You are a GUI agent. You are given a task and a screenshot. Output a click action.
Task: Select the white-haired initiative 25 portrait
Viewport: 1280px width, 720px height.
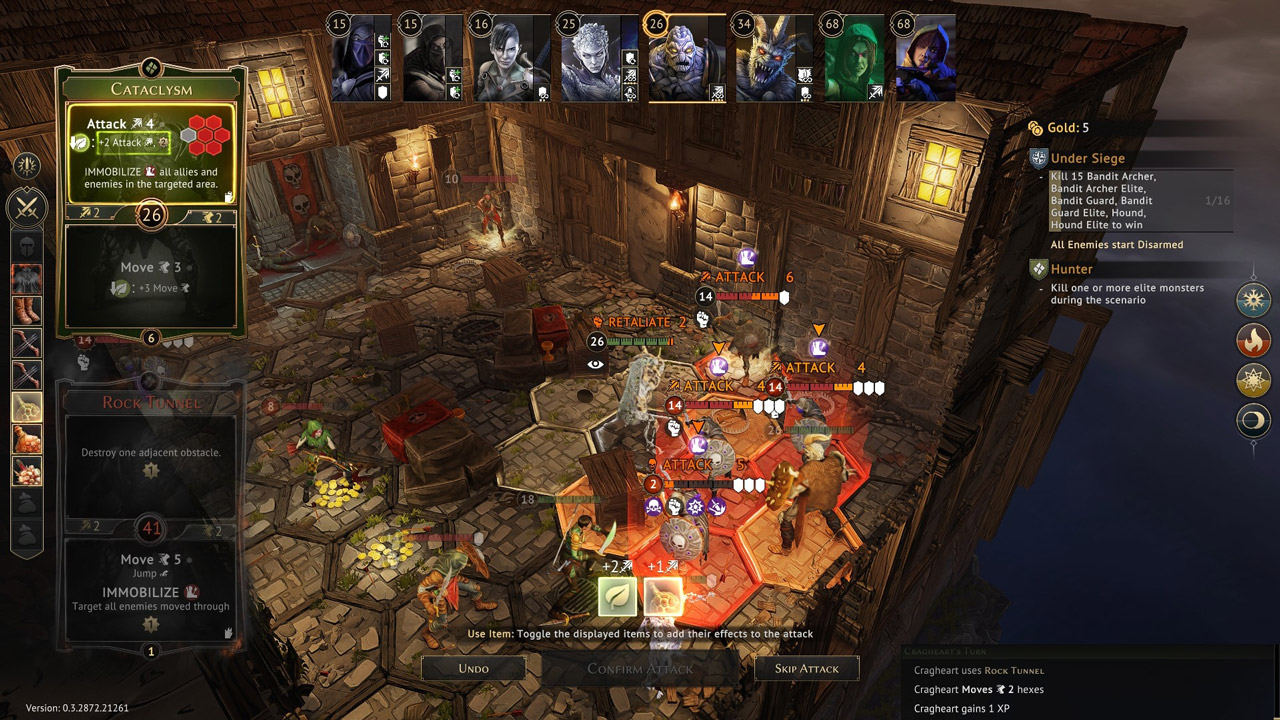[x=599, y=58]
